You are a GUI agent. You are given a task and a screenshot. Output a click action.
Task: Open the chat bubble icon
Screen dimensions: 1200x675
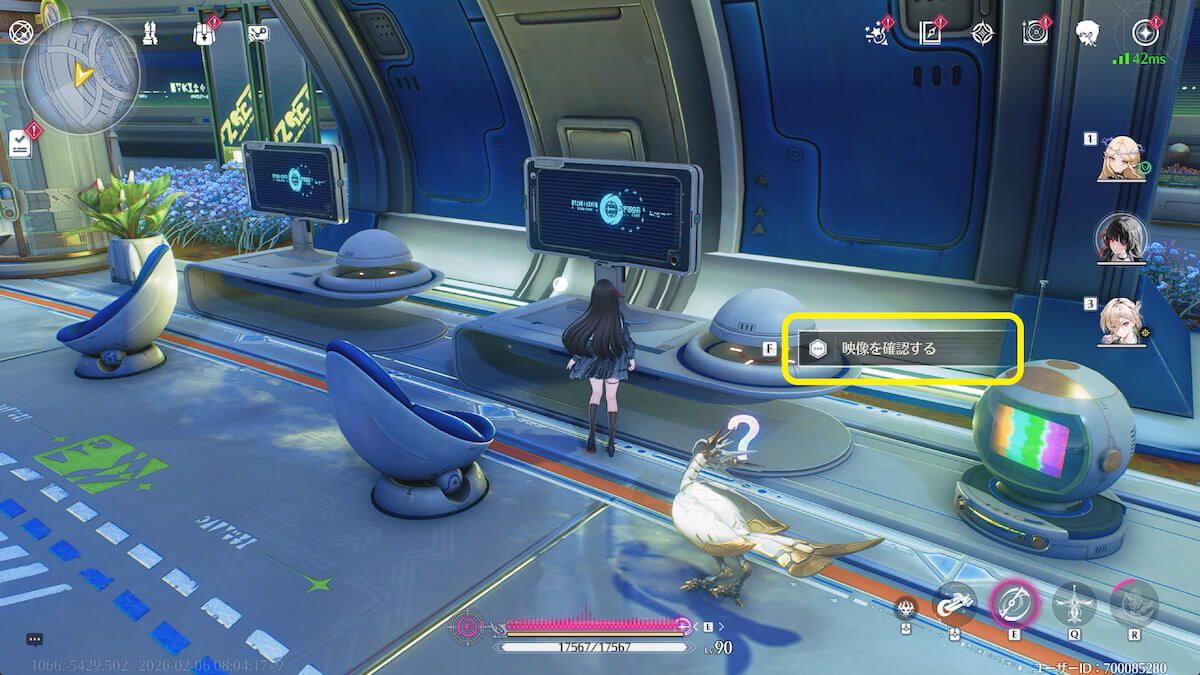pos(34,639)
